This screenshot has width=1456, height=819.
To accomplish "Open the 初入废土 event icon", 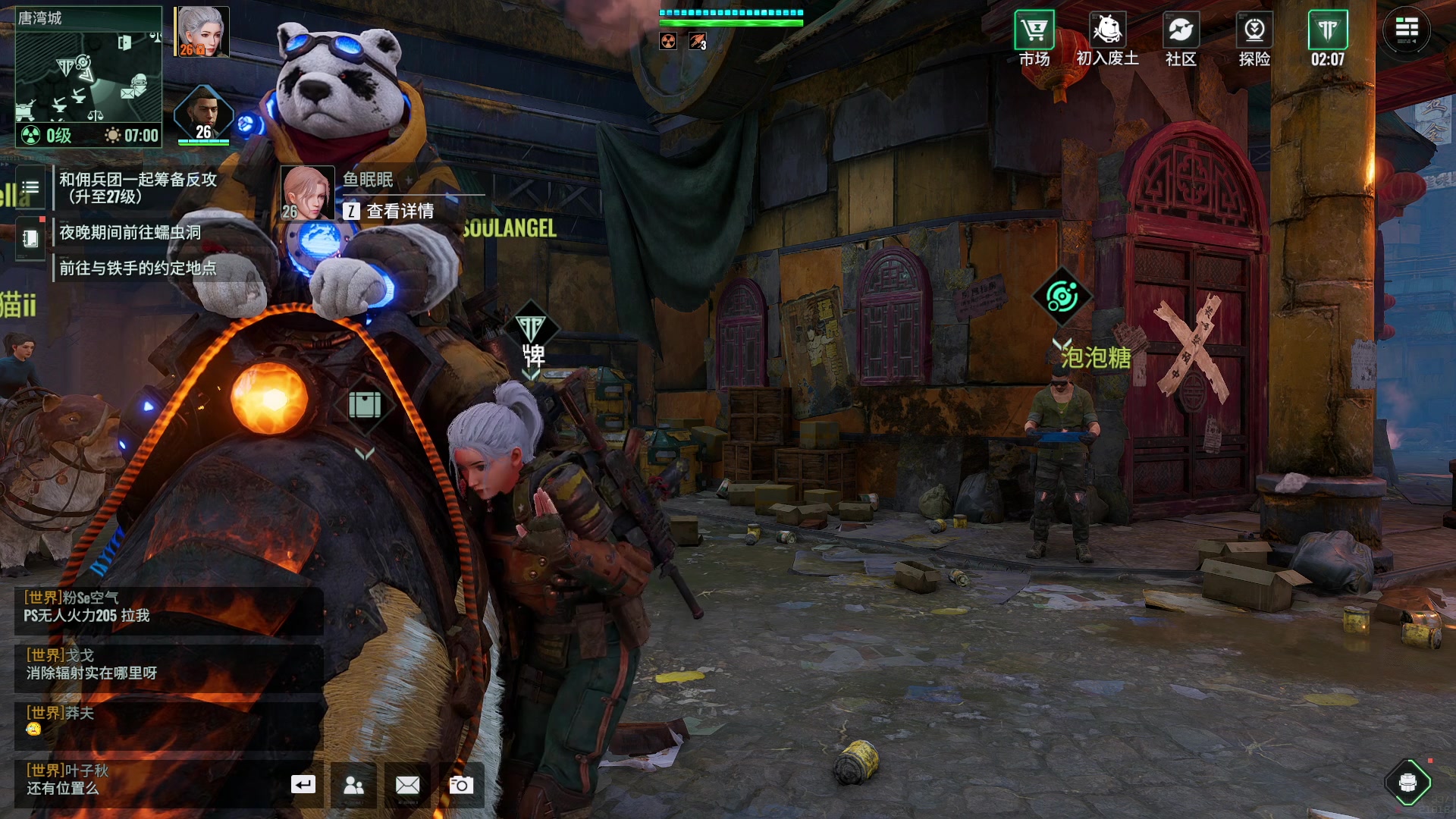I will coord(1107,38).
